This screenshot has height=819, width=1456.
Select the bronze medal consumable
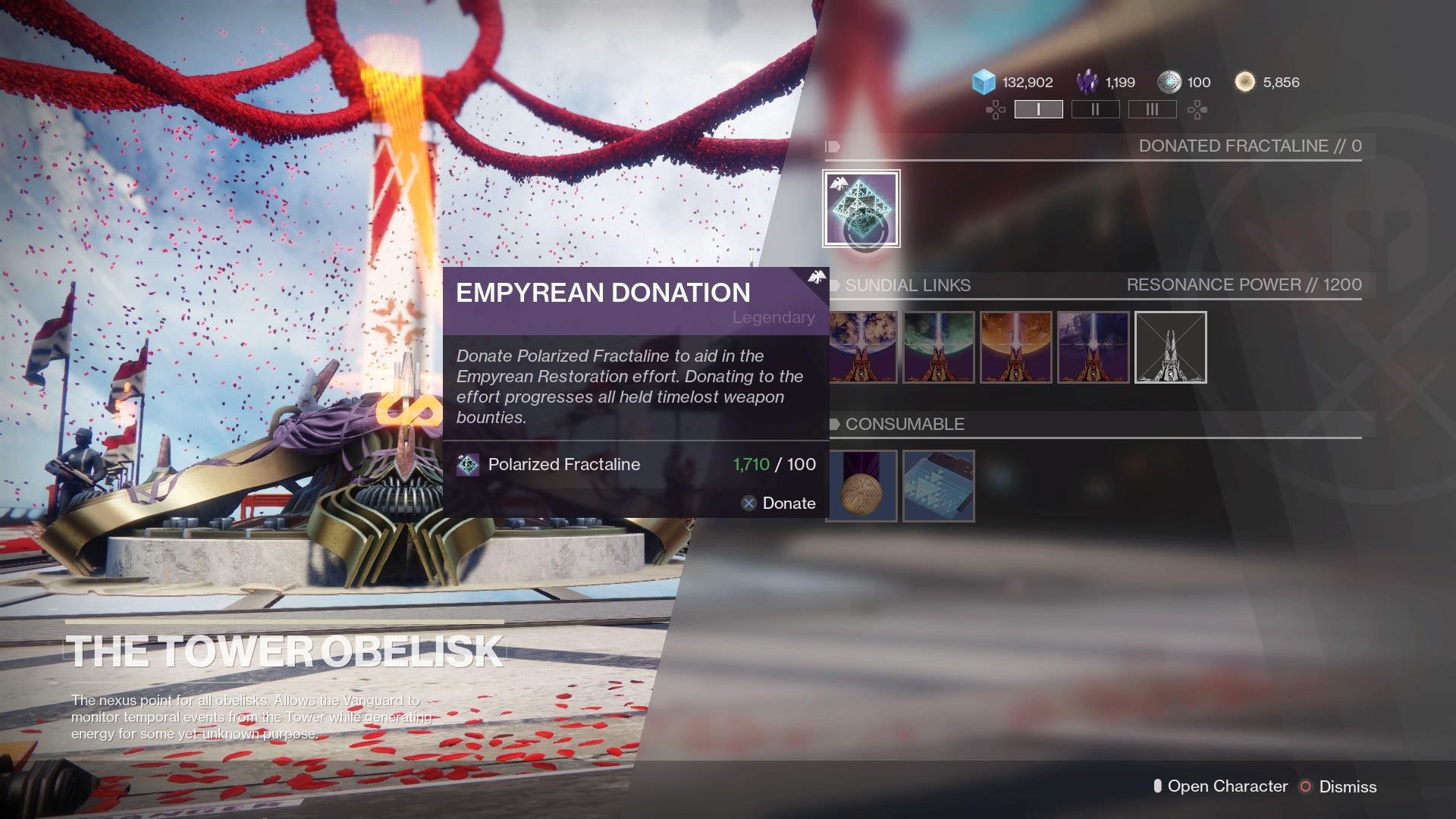(x=861, y=486)
